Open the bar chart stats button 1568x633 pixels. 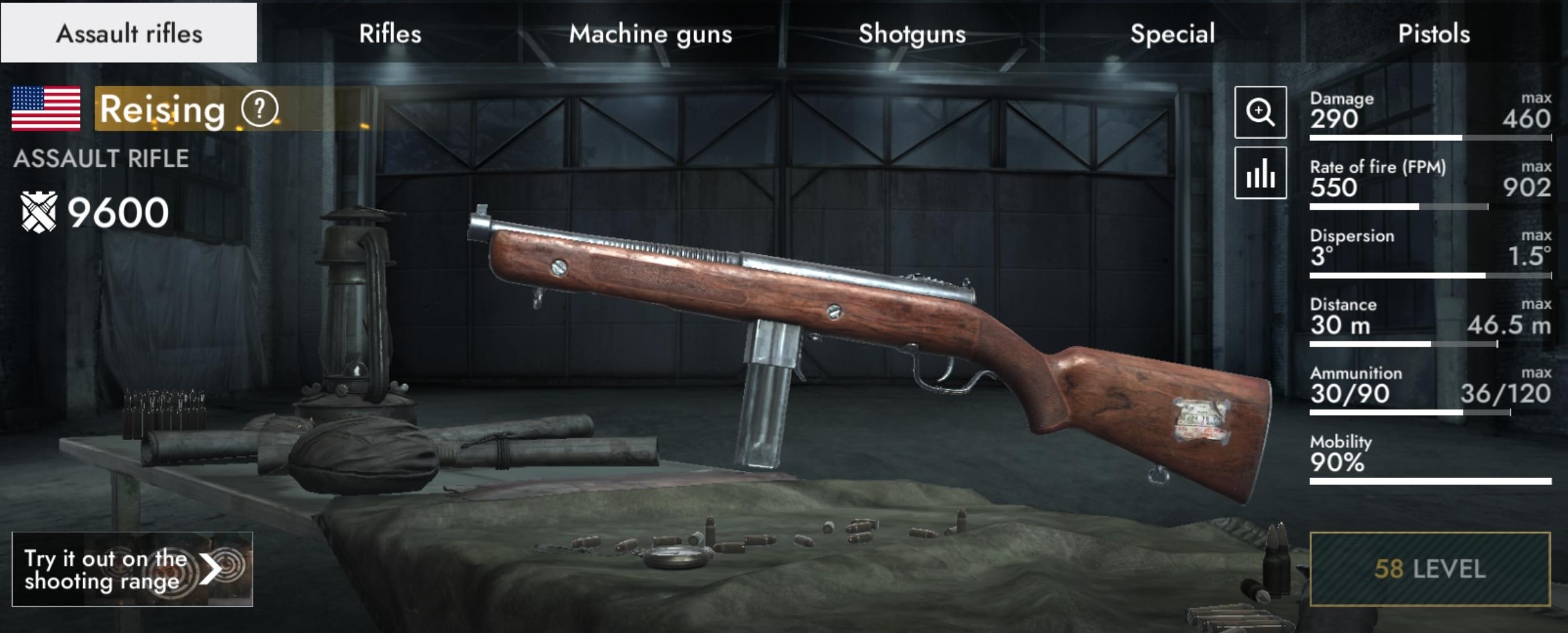tap(1260, 173)
